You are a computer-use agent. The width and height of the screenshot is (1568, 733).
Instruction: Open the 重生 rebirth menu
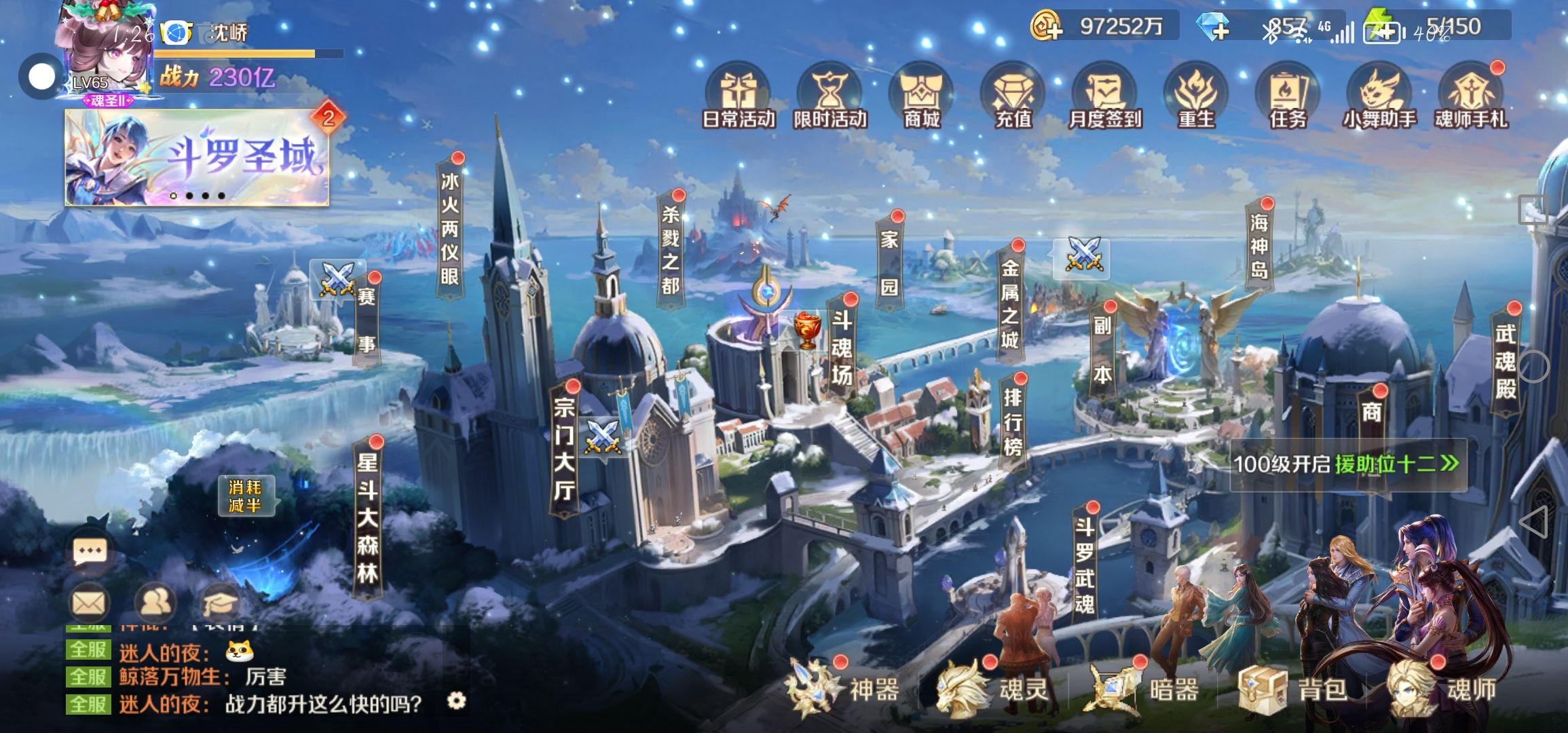click(x=1196, y=96)
